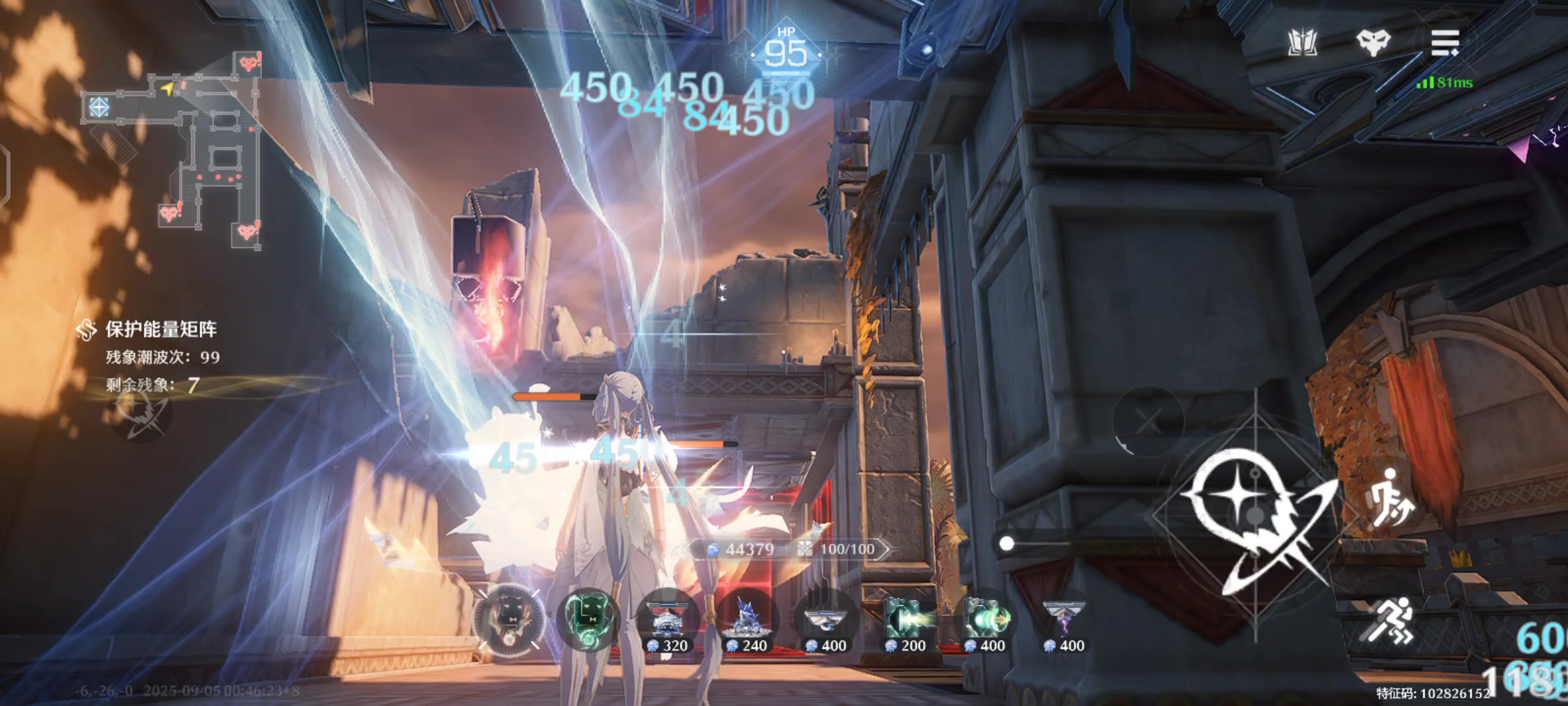
Task: Open the three-line main menu
Action: pyautogui.click(x=1445, y=43)
